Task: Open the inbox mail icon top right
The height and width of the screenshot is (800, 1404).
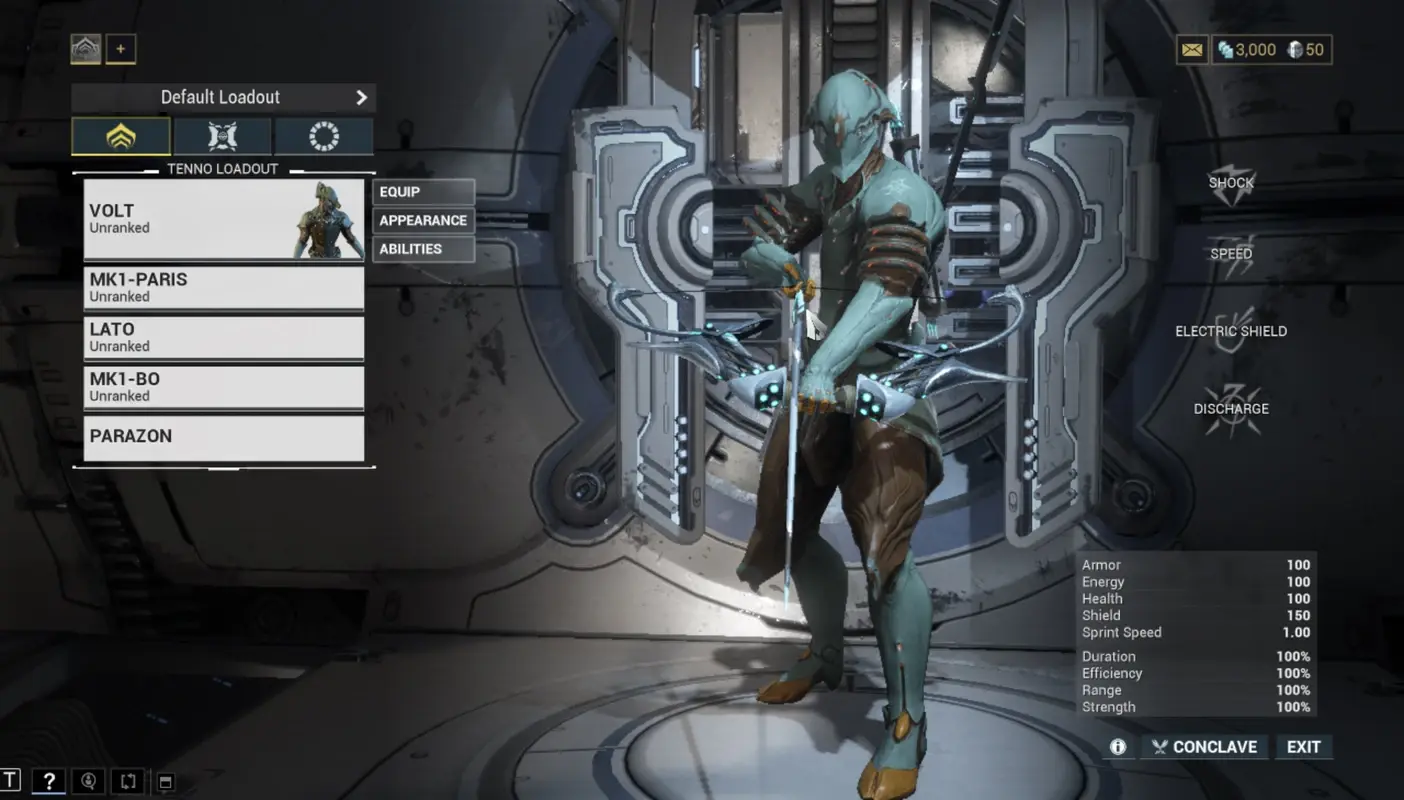Action: tap(1191, 48)
